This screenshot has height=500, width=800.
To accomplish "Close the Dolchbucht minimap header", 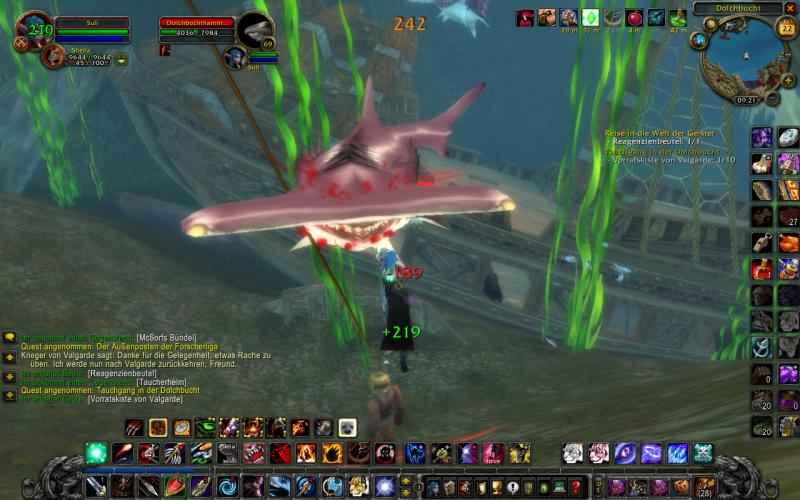I will pyautogui.click(x=791, y=8).
